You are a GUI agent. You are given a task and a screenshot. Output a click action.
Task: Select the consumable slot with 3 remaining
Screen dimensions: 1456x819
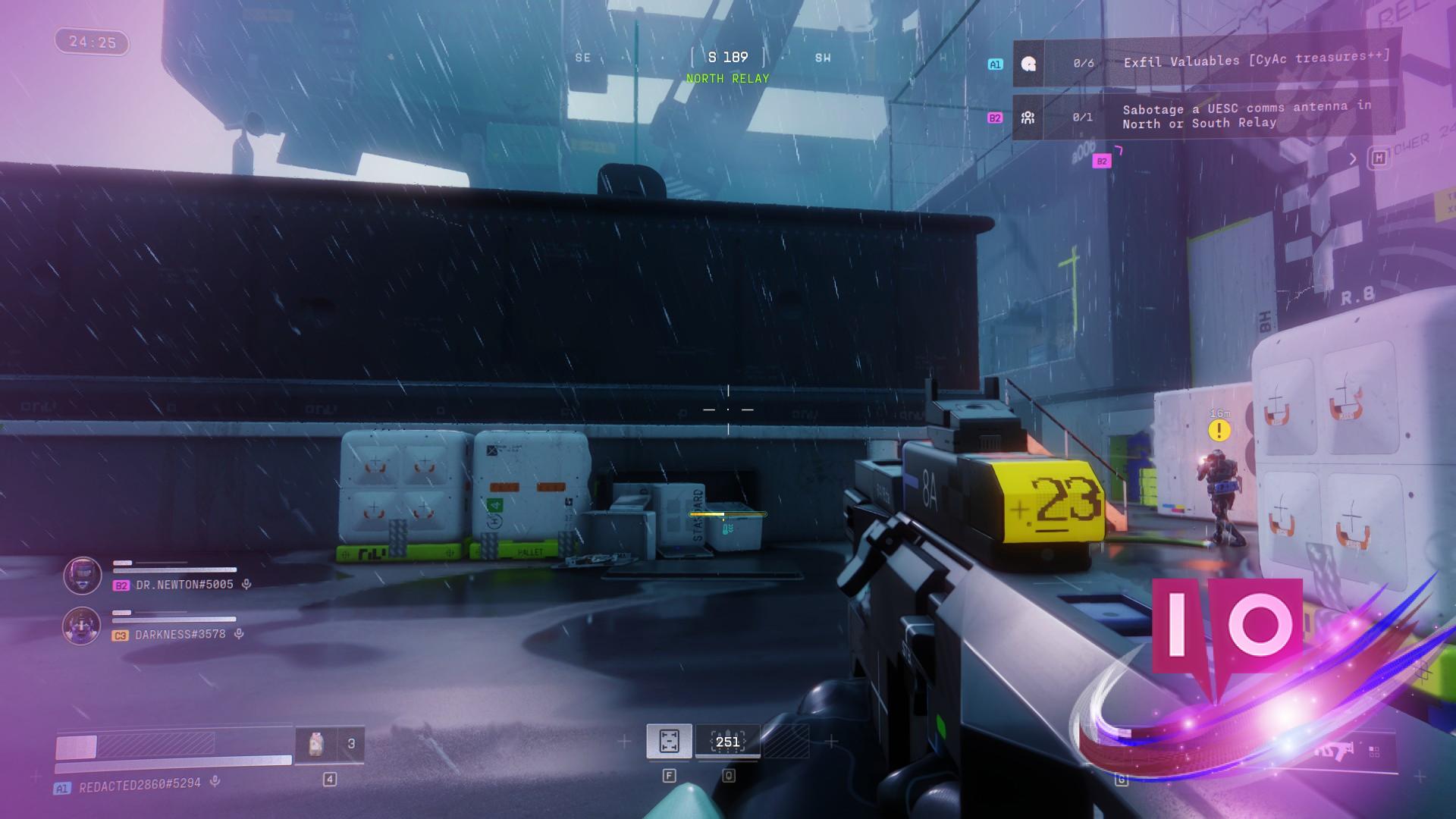pyautogui.click(x=330, y=744)
